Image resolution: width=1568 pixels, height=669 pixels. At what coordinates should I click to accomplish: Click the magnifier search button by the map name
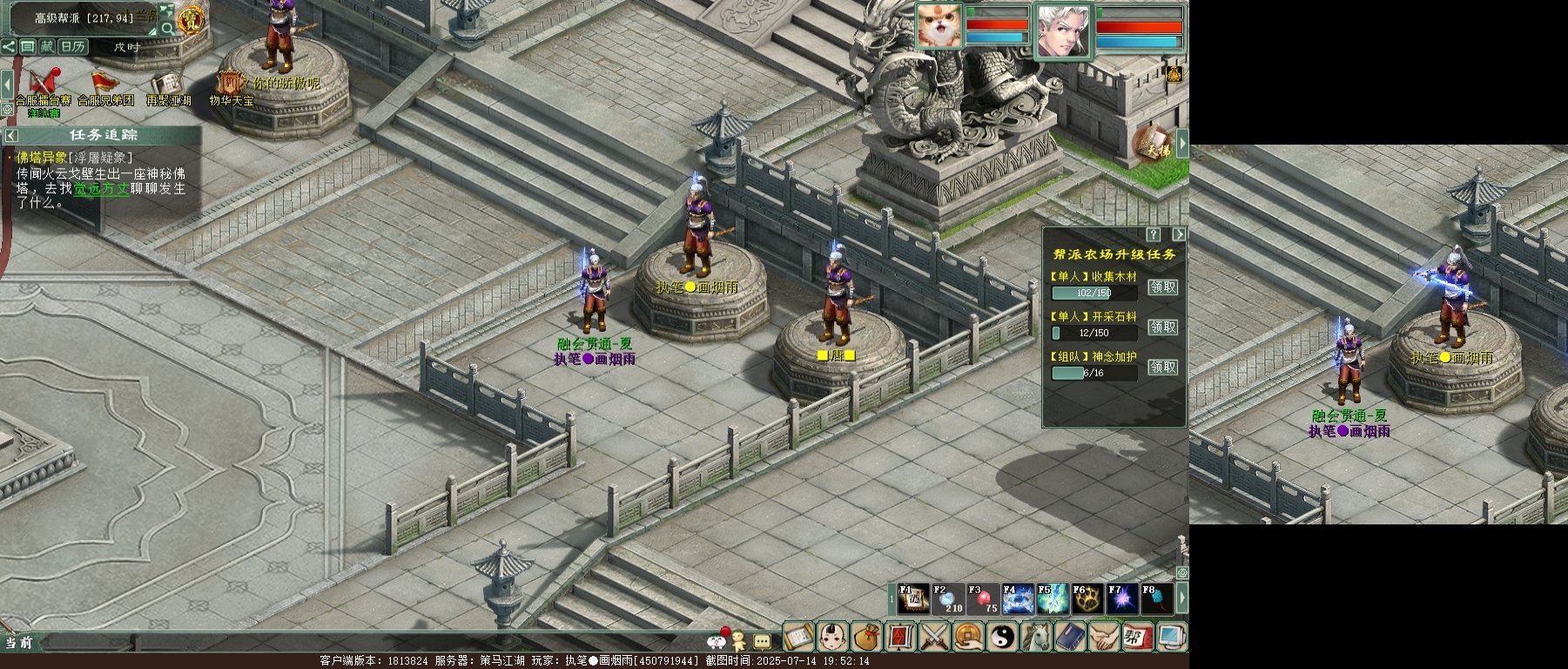(167, 29)
